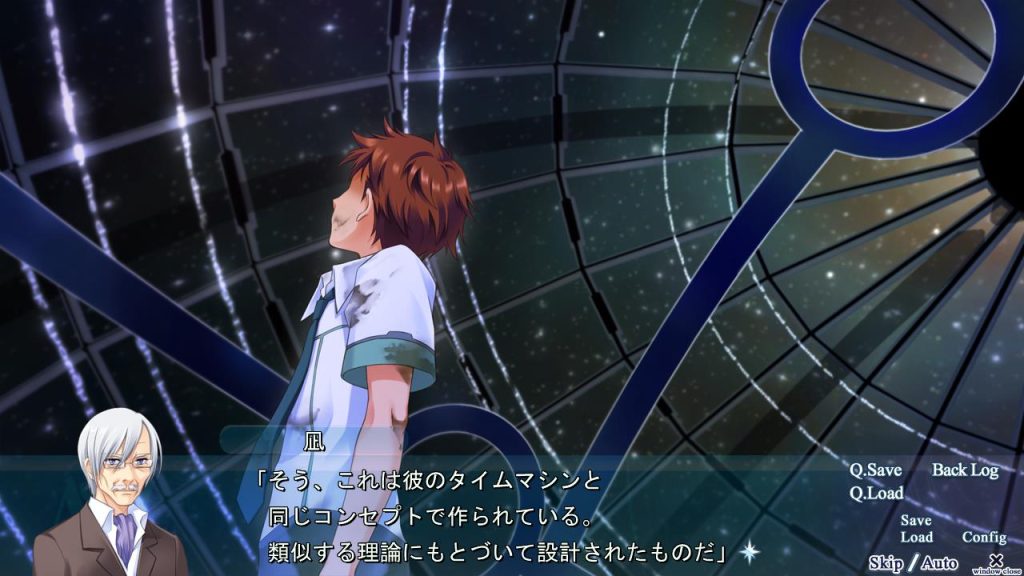Toggle Auto text advance
The image size is (1024, 576).
[x=939, y=563]
